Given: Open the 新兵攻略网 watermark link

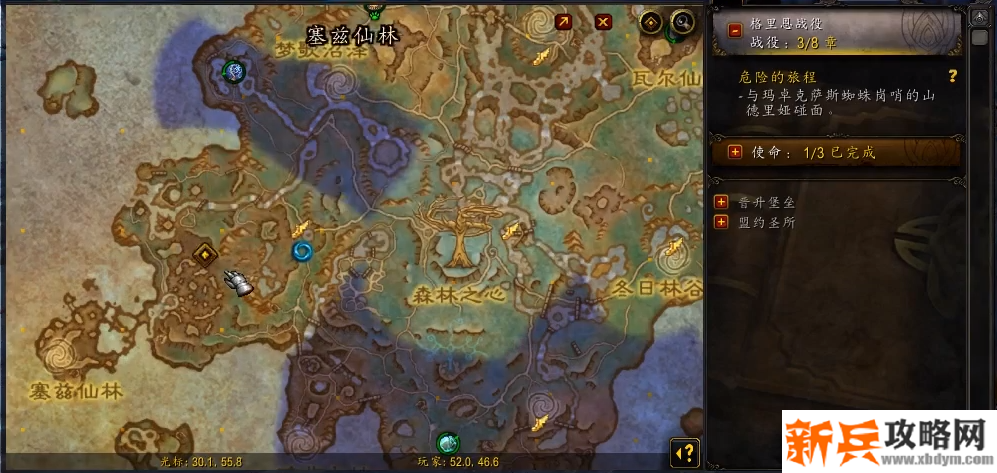Looking at the screenshot, I should (888, 441).
